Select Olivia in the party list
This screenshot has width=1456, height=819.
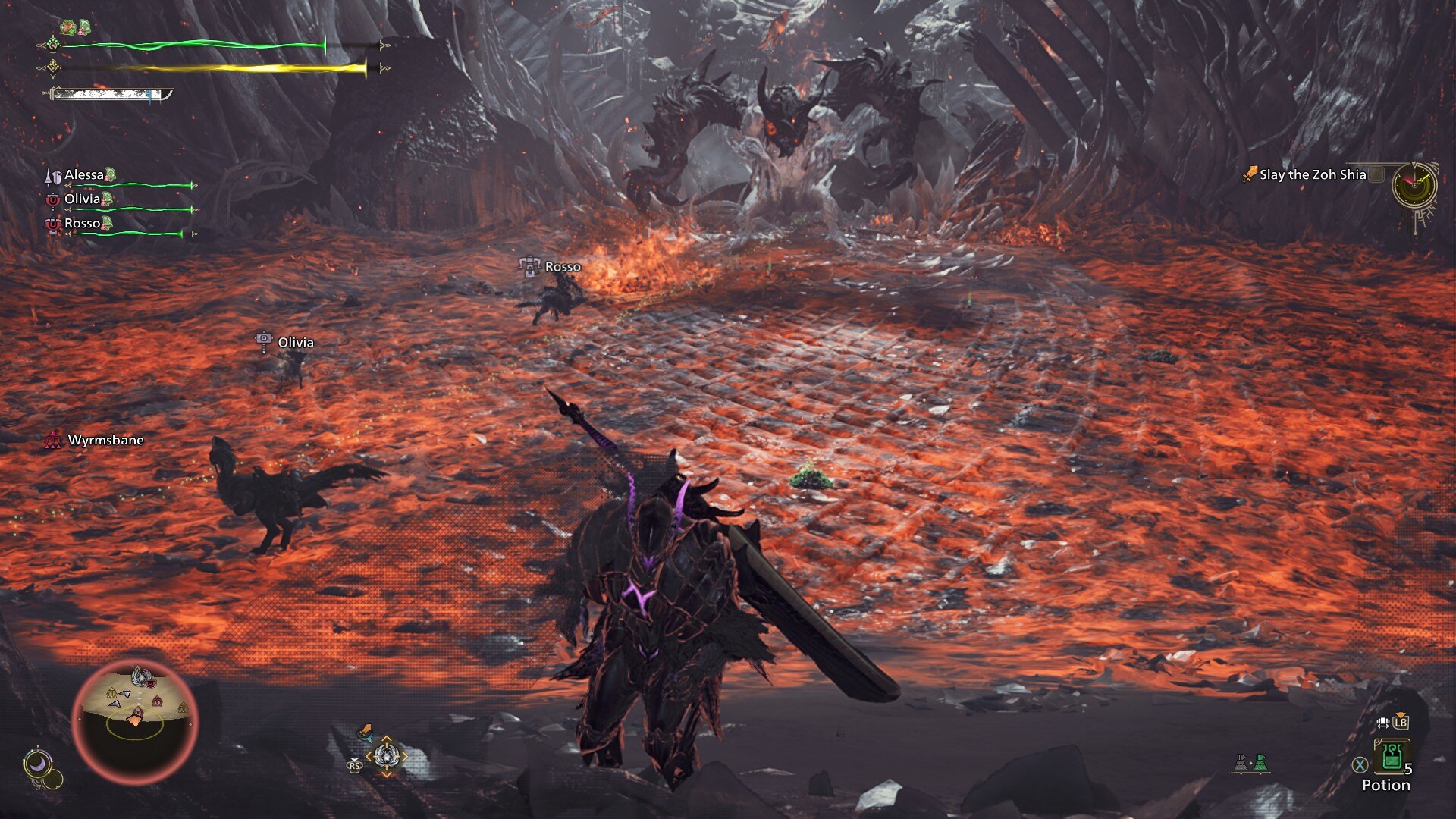point(82,199)
